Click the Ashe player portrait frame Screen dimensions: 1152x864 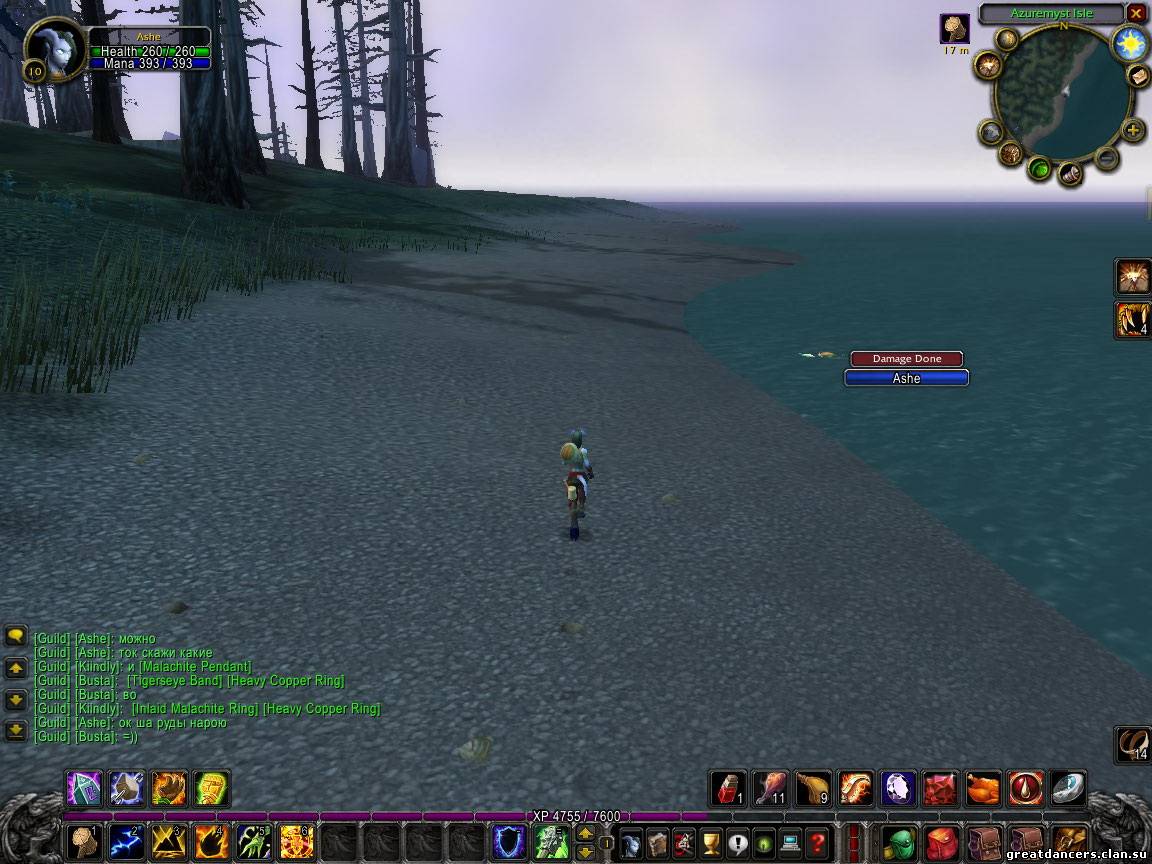pos(53,47)
